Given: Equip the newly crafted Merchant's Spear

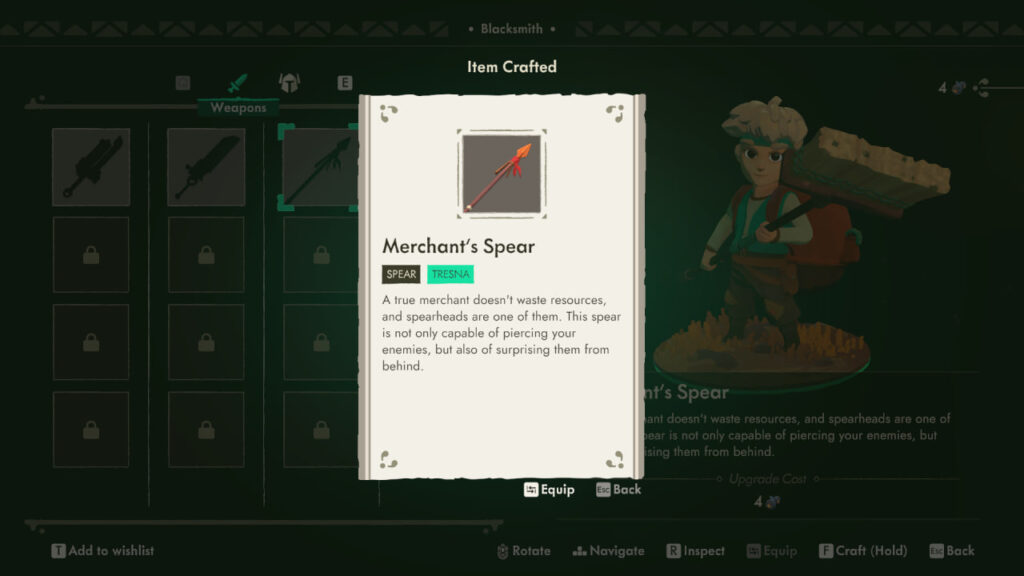Looking at the screenshot, I should (x=549, y=490).
